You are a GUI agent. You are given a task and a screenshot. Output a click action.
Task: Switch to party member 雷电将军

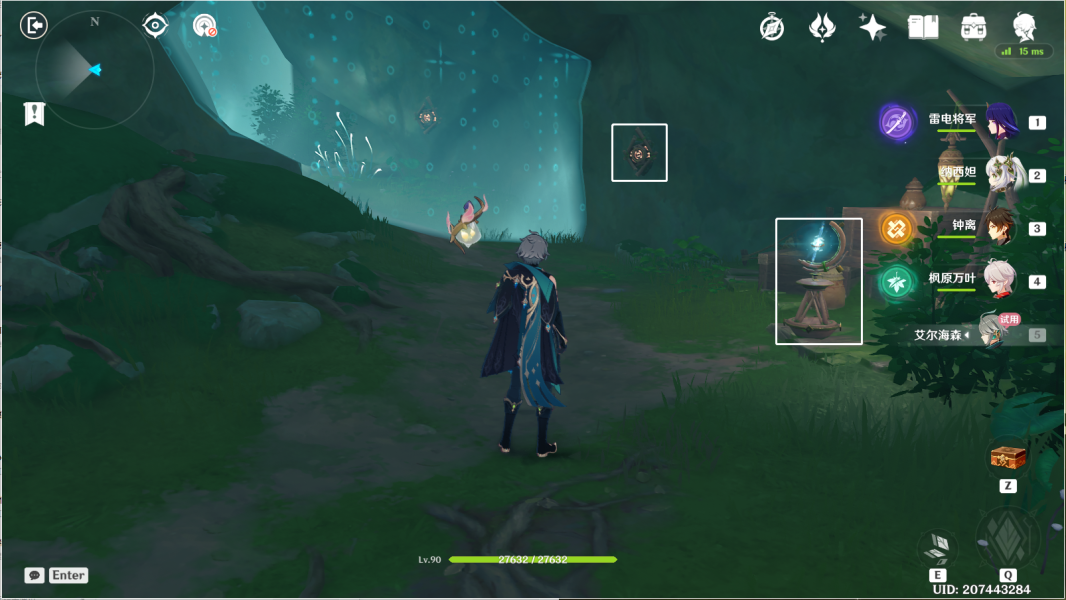pyautogui.click(x=1000, y=122)
